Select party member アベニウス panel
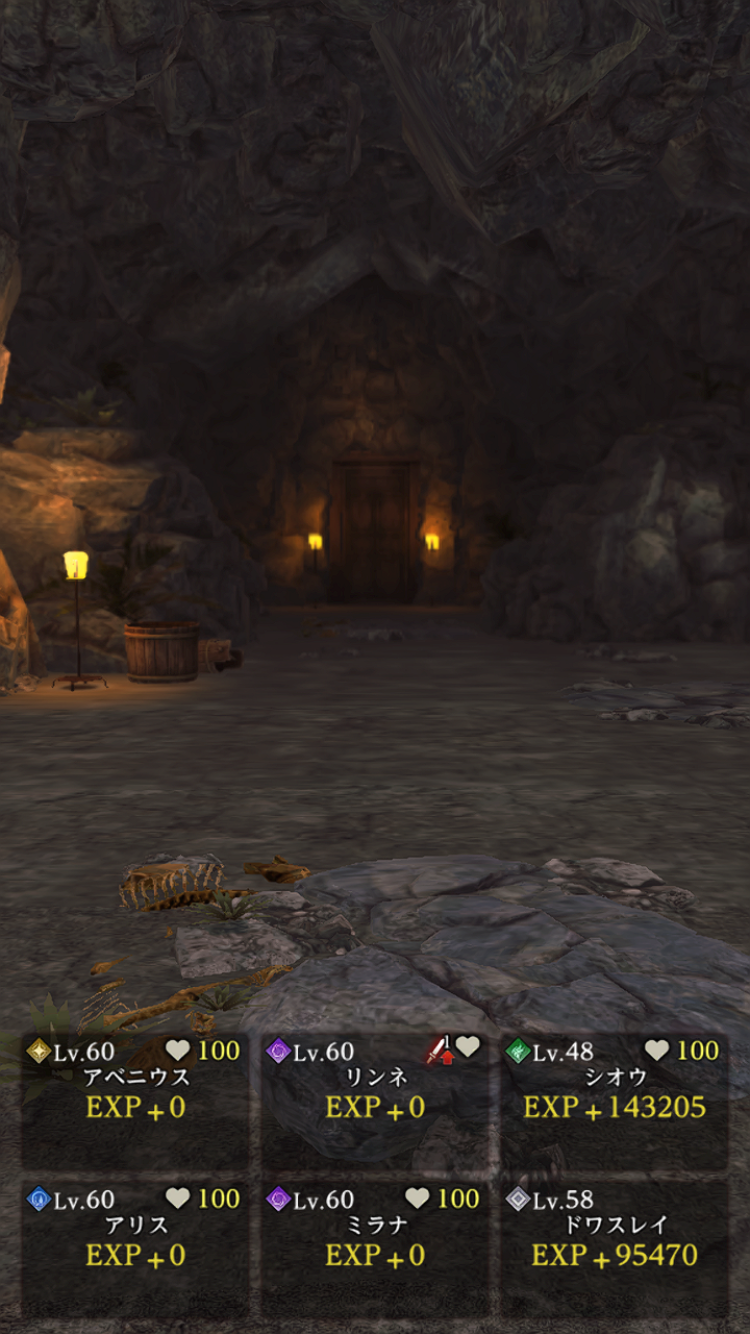Screen dimensions: 750x1334 [x=135, y=1100]
